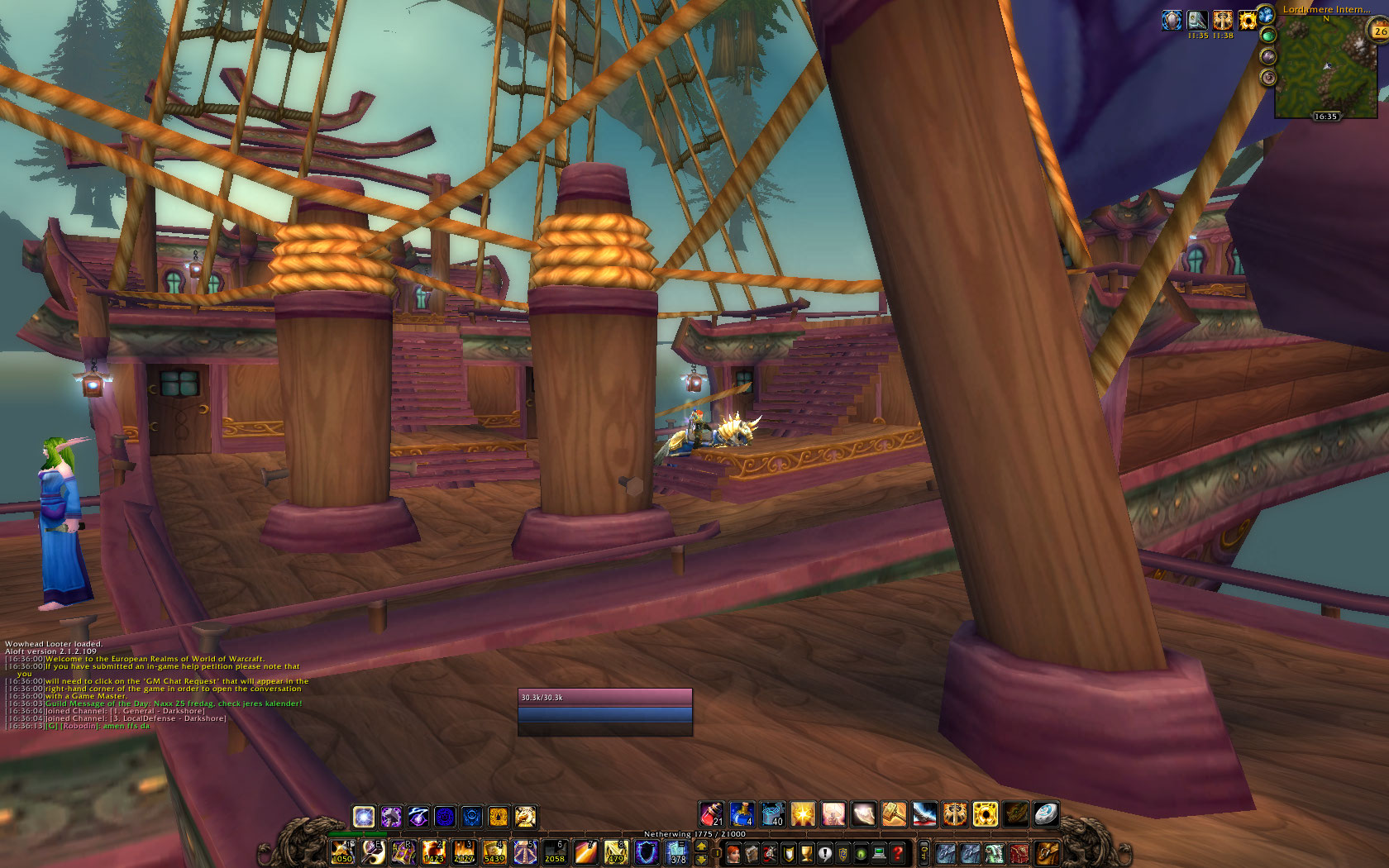Open the calendar showing day 26
This screenshot has width=1389, height=868.
1379,31
